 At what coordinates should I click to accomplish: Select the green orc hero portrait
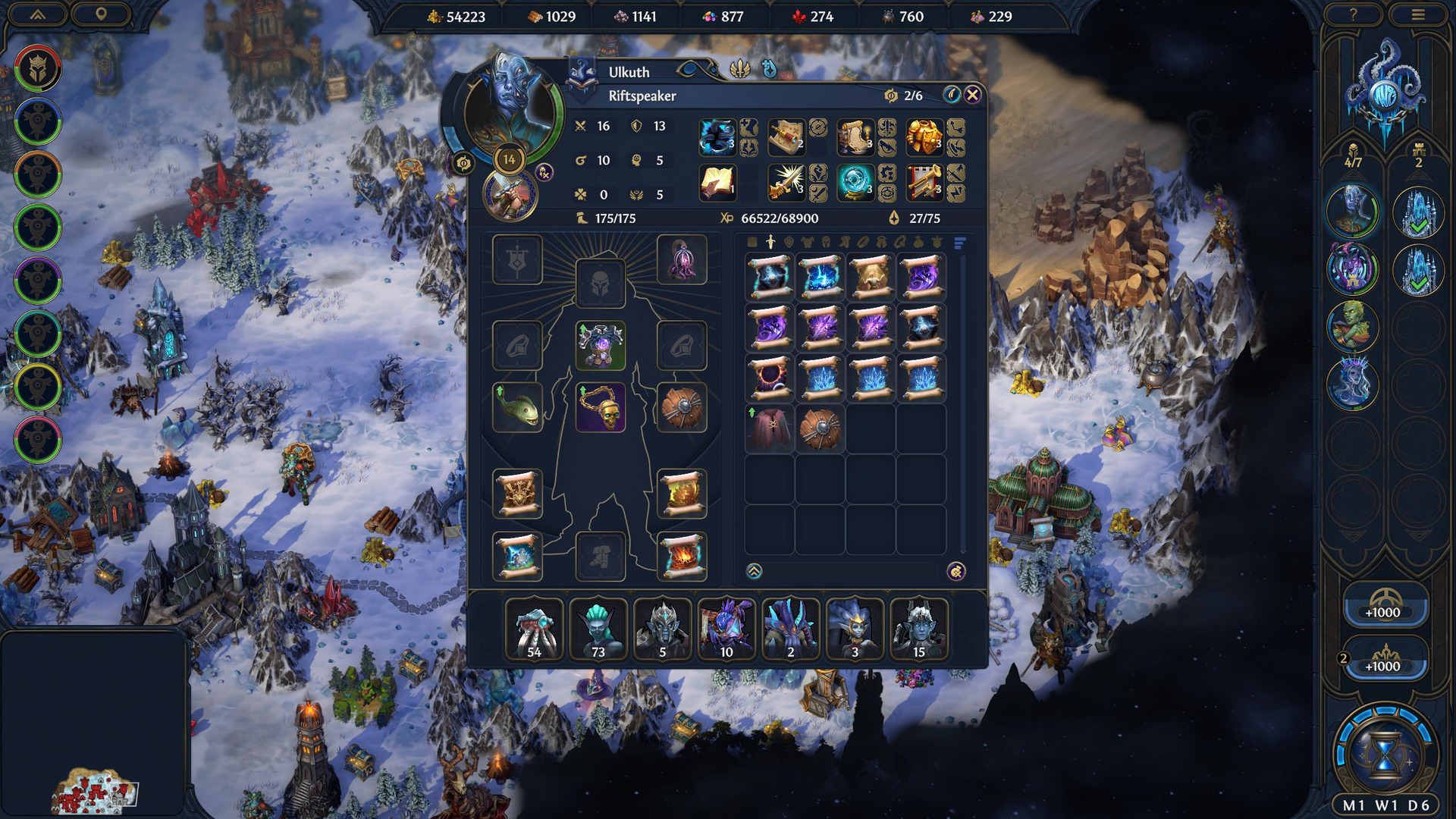(1352, 326)
